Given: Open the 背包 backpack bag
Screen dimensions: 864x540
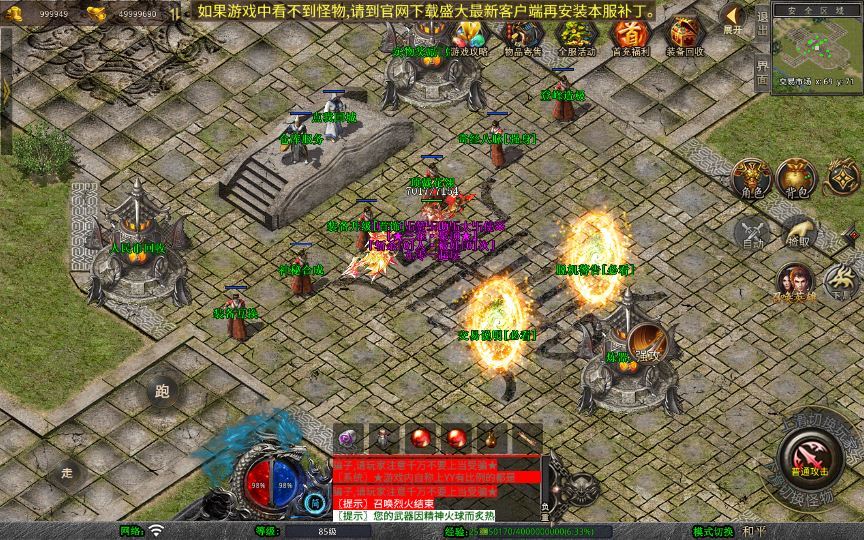Looking at the screenshot, I should tap(796, 178).
